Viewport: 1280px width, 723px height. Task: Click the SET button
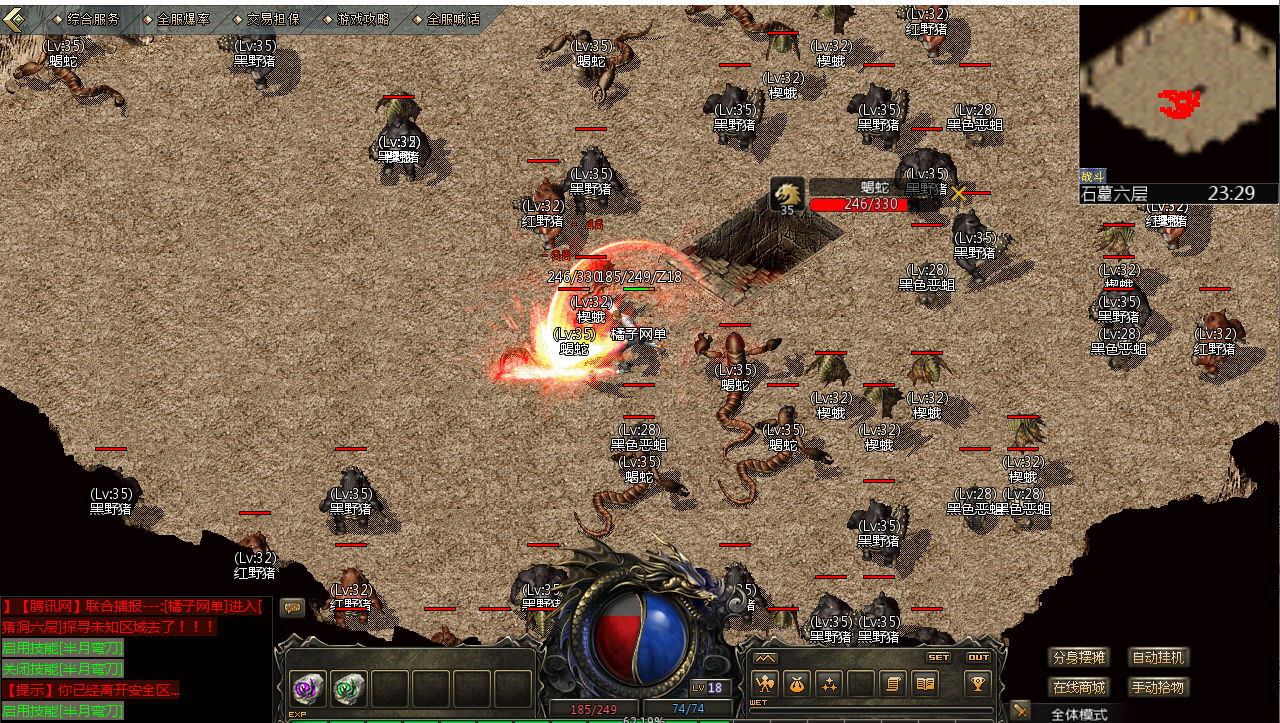[x=938, y=658]
